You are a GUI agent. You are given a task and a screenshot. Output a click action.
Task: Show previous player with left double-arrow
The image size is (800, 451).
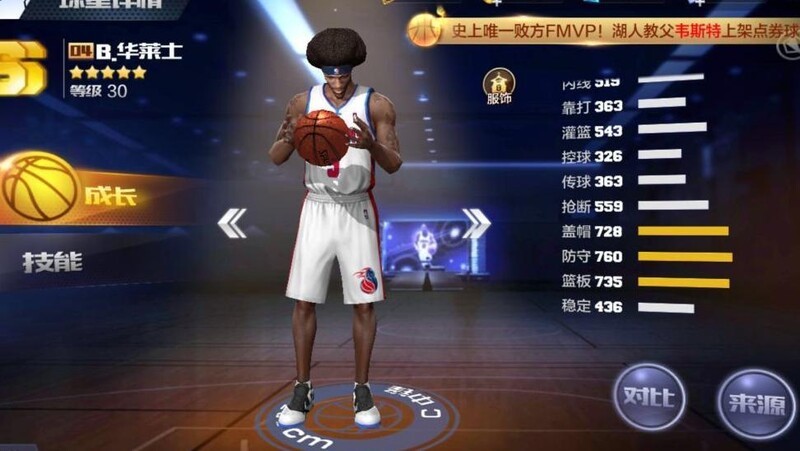[232, 222]
